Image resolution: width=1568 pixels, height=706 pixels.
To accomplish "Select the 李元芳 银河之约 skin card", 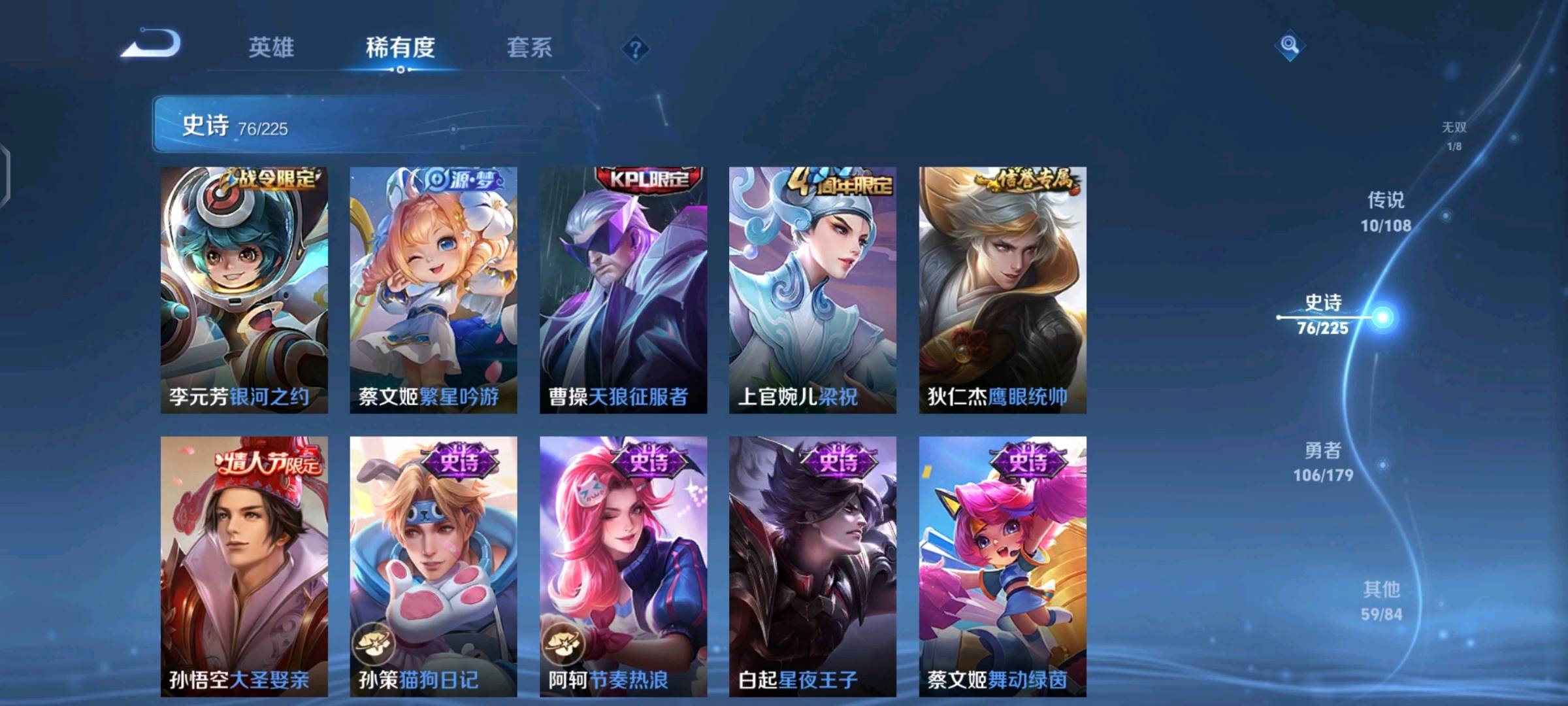I will pyautogui.click(x=244, y=290).
